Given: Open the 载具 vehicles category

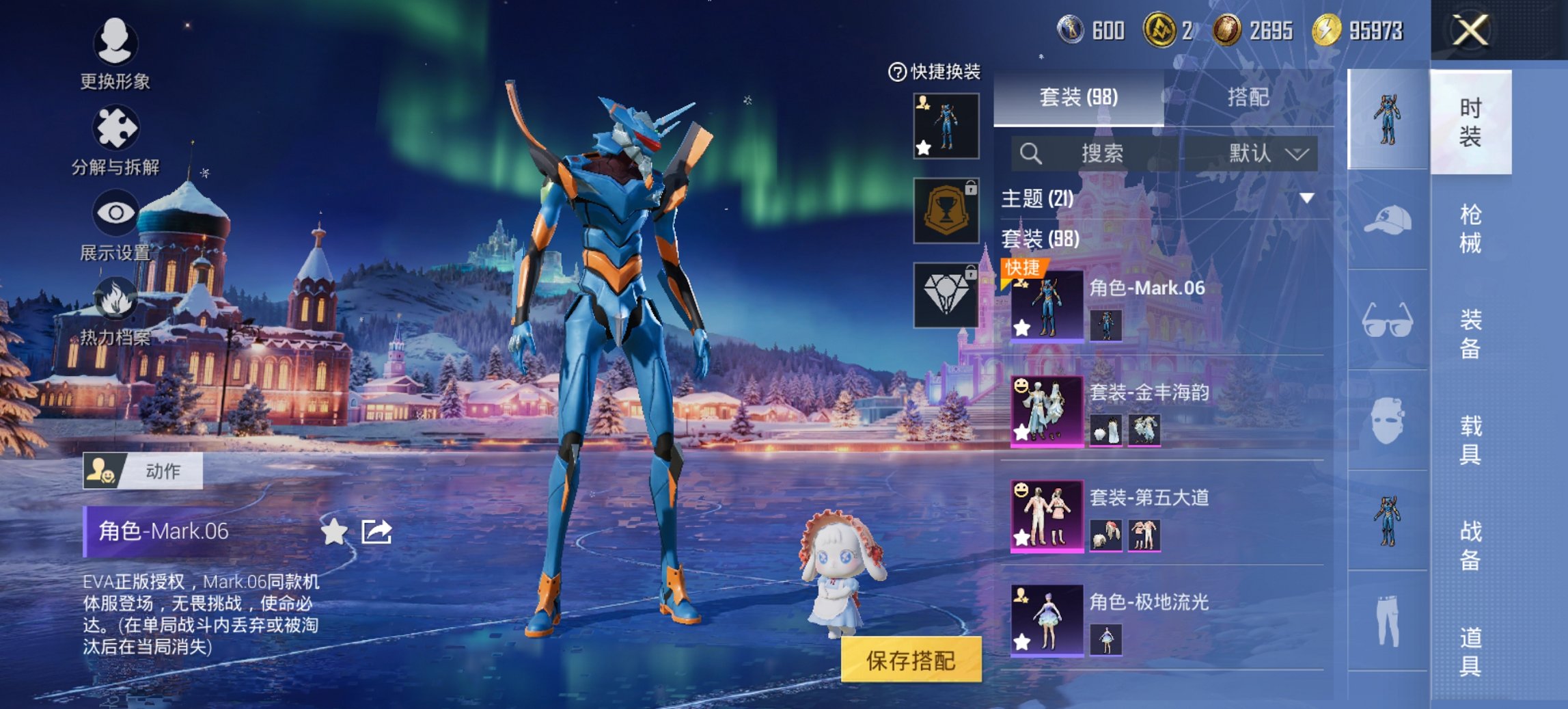Looking at the screenshot, I should pos(1470,440).
